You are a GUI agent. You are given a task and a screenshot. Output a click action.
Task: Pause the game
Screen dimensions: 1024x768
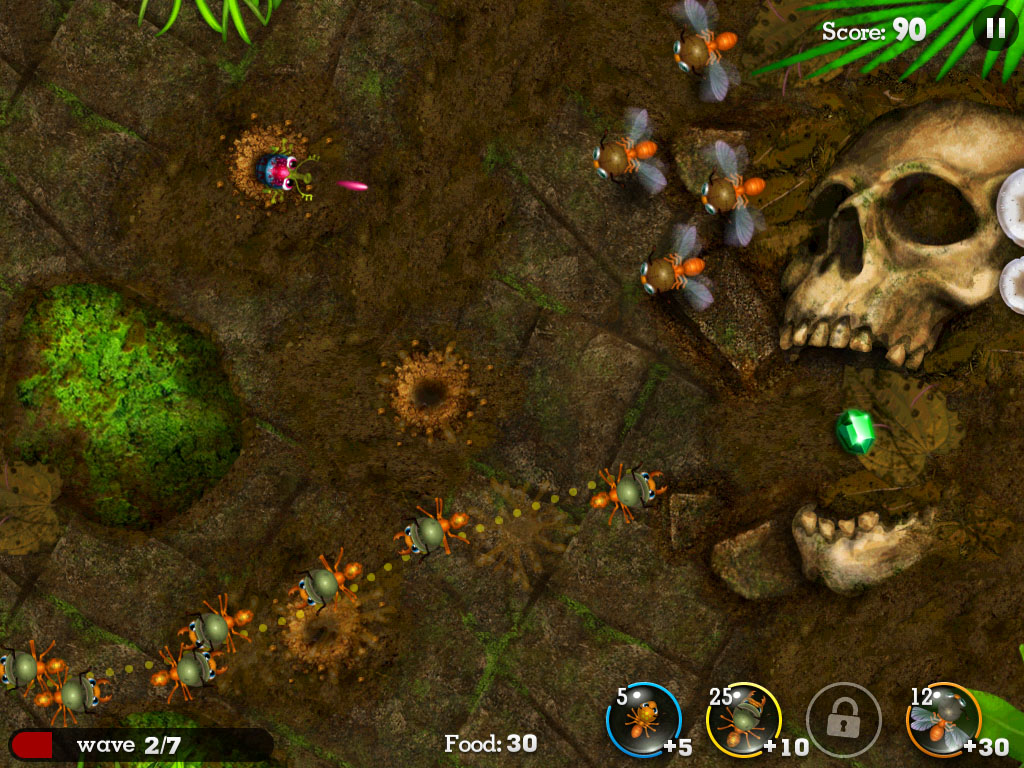995,28
